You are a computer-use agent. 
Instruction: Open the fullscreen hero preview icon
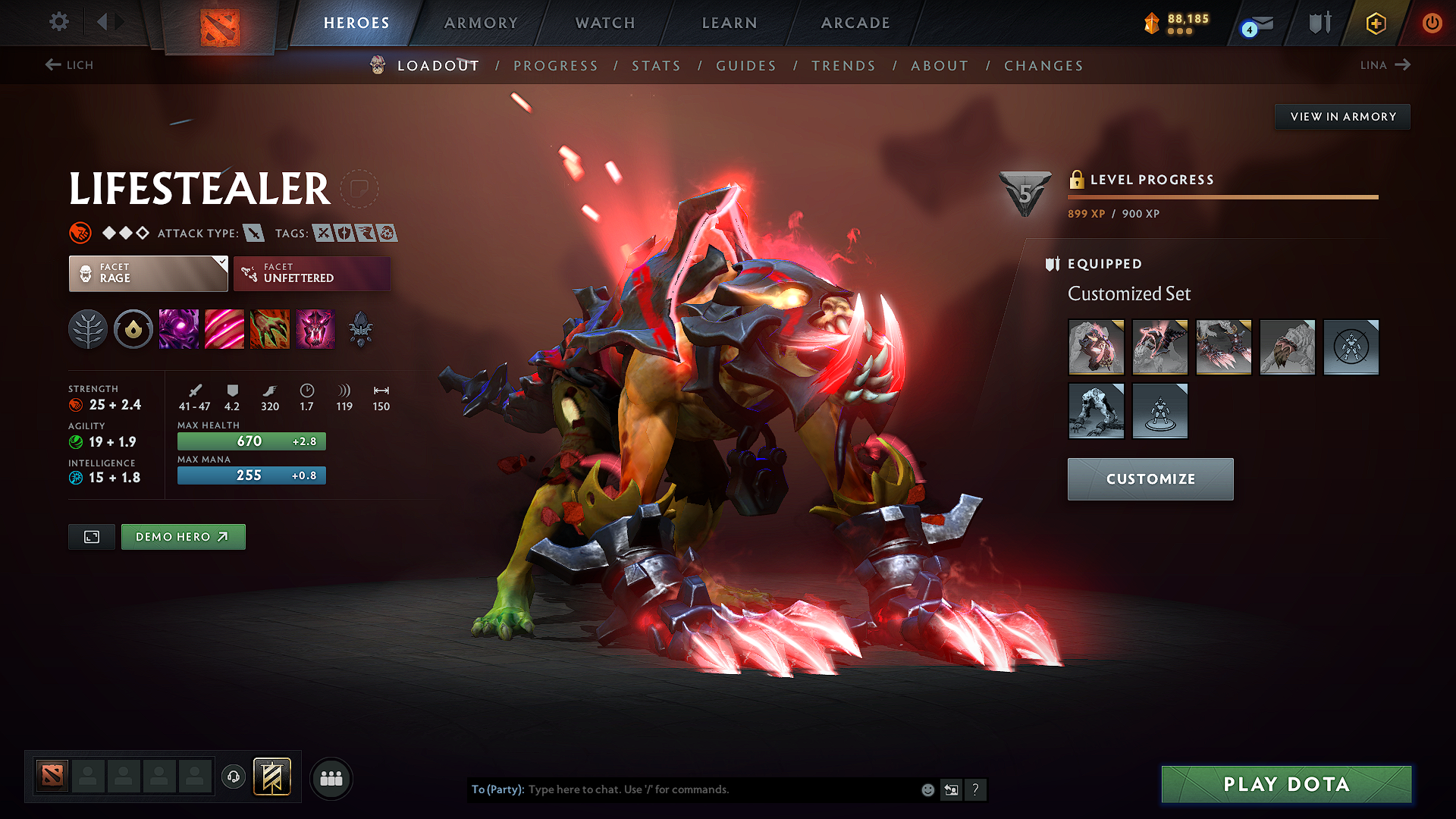coord(91,536)
